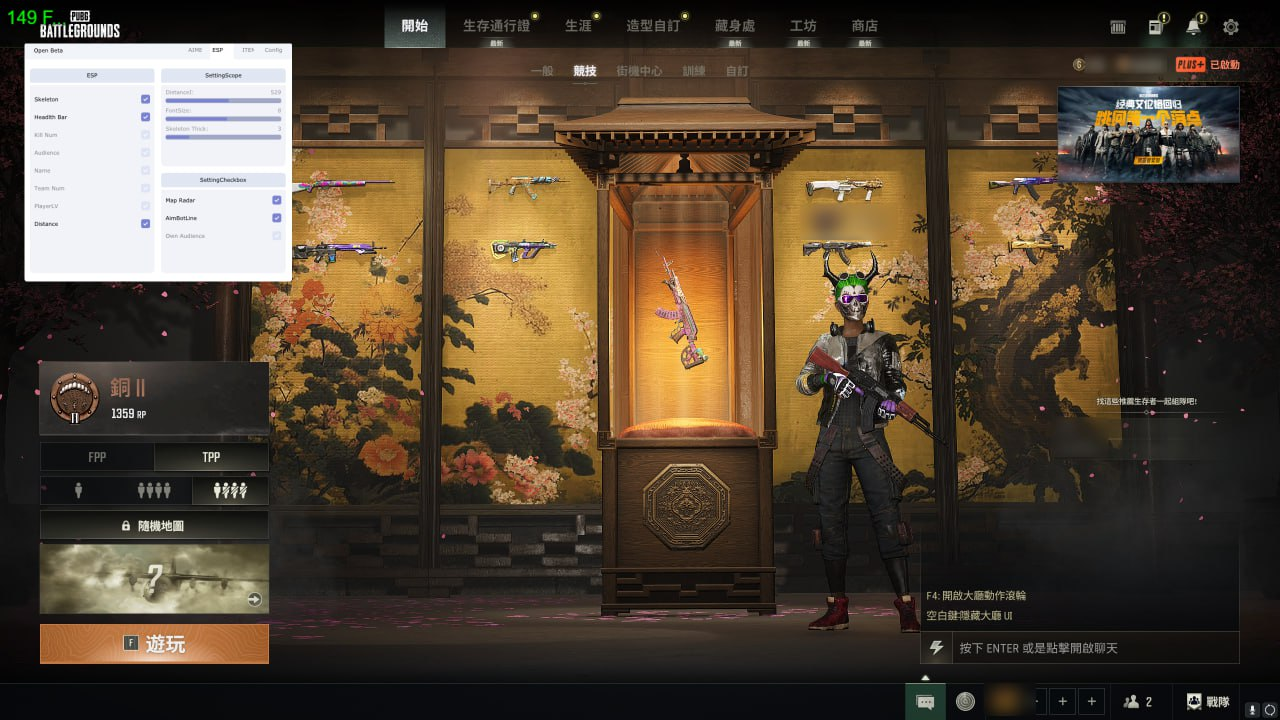Open the inventory crate icon top right
Image resolution: width=1280 pixels, height=720 pixels.
coord(1117,27)
